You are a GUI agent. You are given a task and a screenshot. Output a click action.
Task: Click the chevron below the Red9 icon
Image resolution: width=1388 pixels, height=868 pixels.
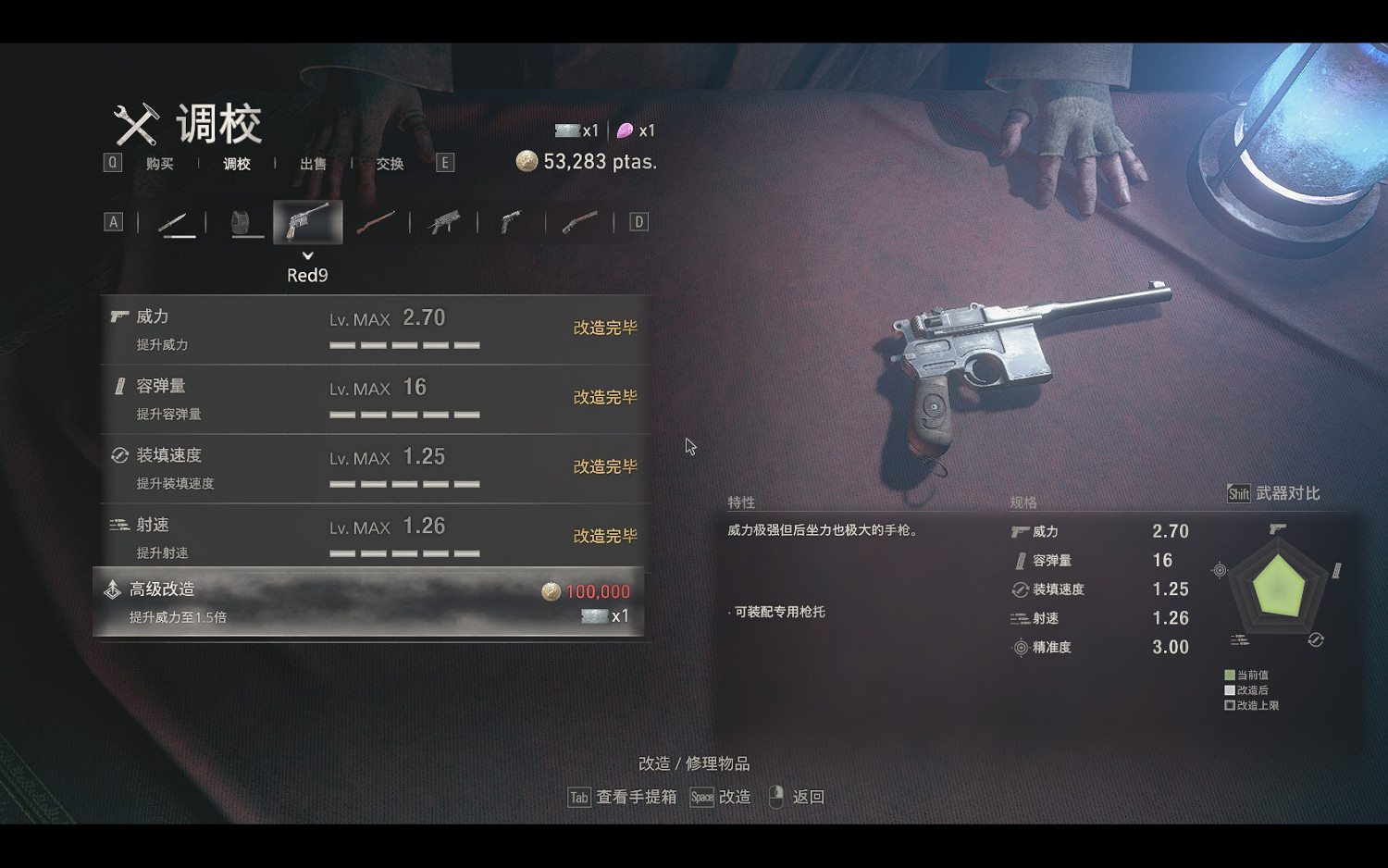tap(307, 254)
